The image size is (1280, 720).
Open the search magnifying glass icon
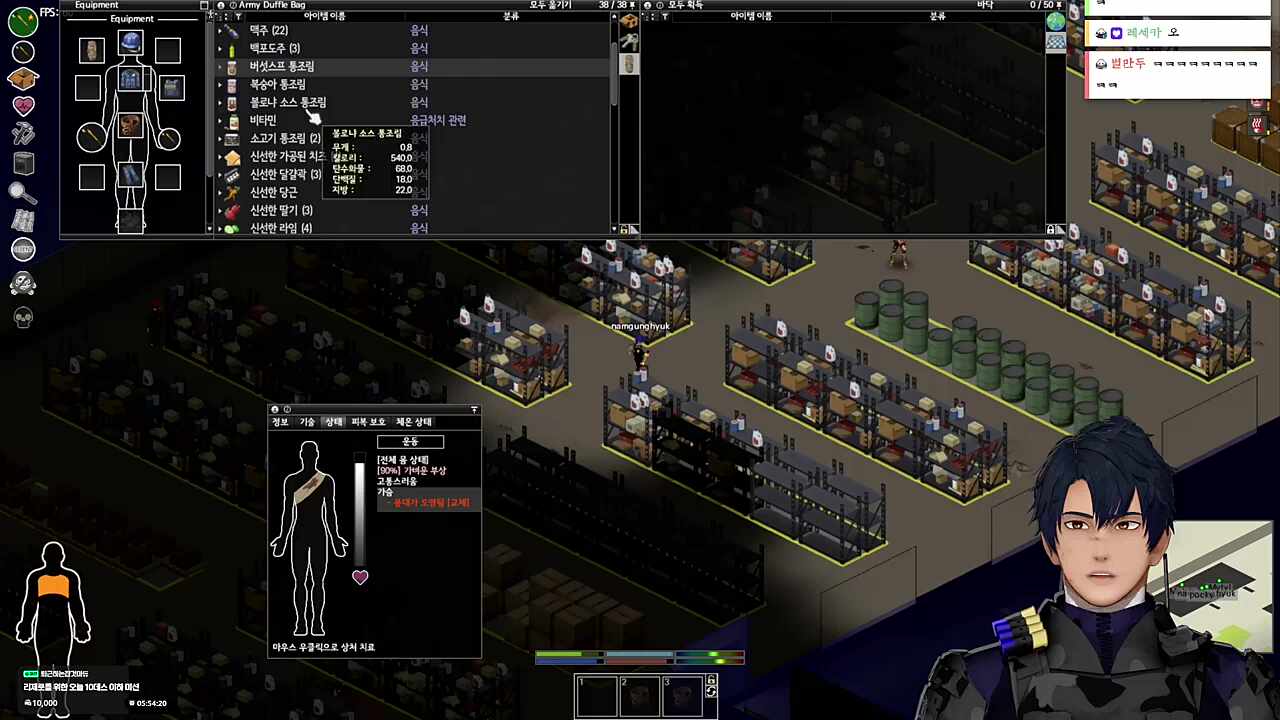23,192
